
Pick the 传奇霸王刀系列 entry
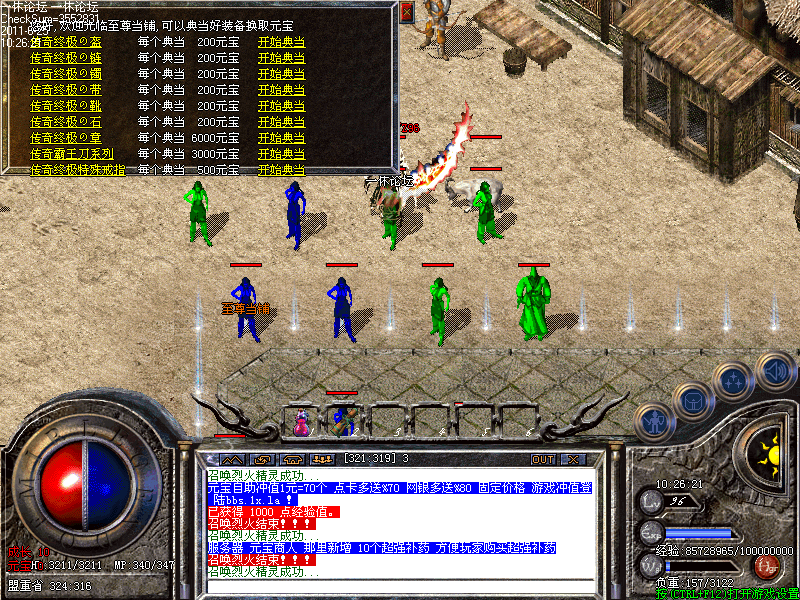[71, 154]
